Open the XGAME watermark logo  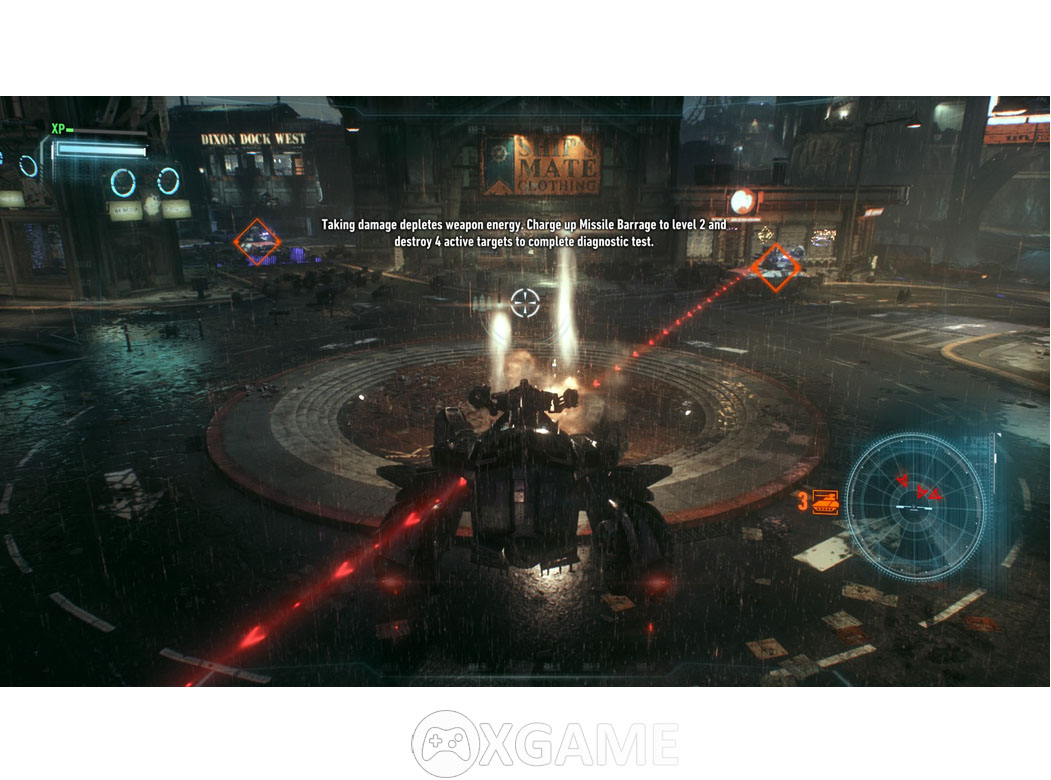pyautogui.click(x=545, y=744)
